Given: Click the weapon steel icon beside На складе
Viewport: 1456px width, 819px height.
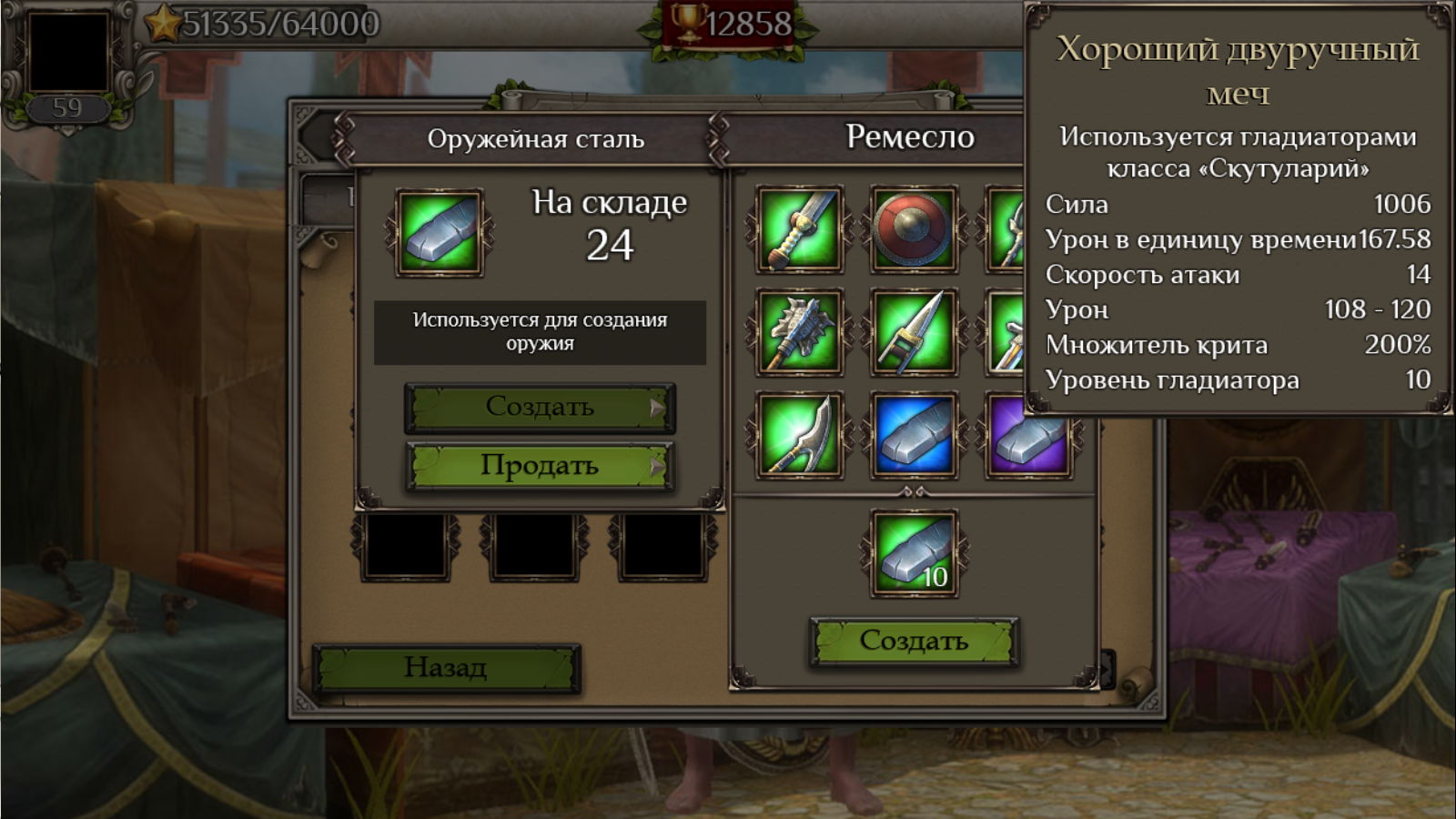Looking at the screenshot, I should (x=440, y=233).
